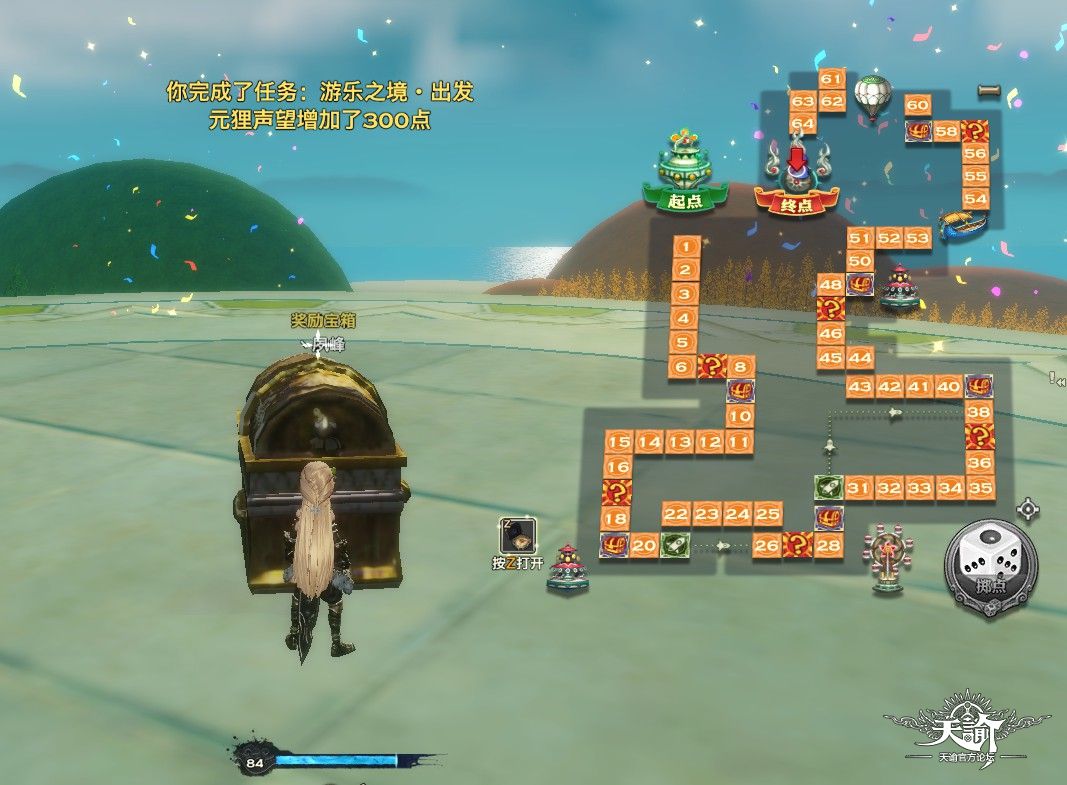This screenshot has height=785, width=1067.
Task: Roll the dice with the 掷点 button
Action: 990,568
